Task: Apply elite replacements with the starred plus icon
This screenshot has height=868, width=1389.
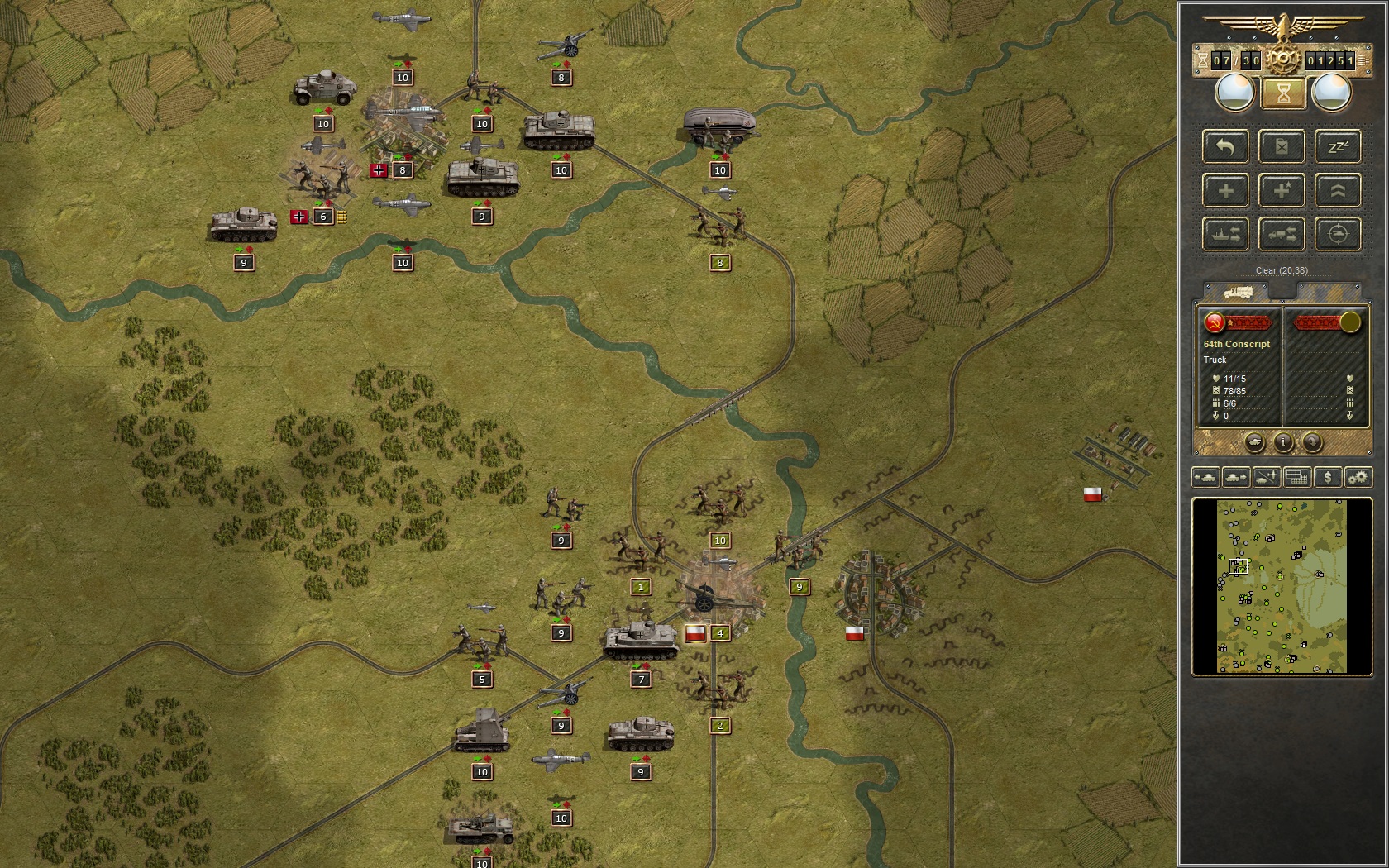Action: point(1282,190)
